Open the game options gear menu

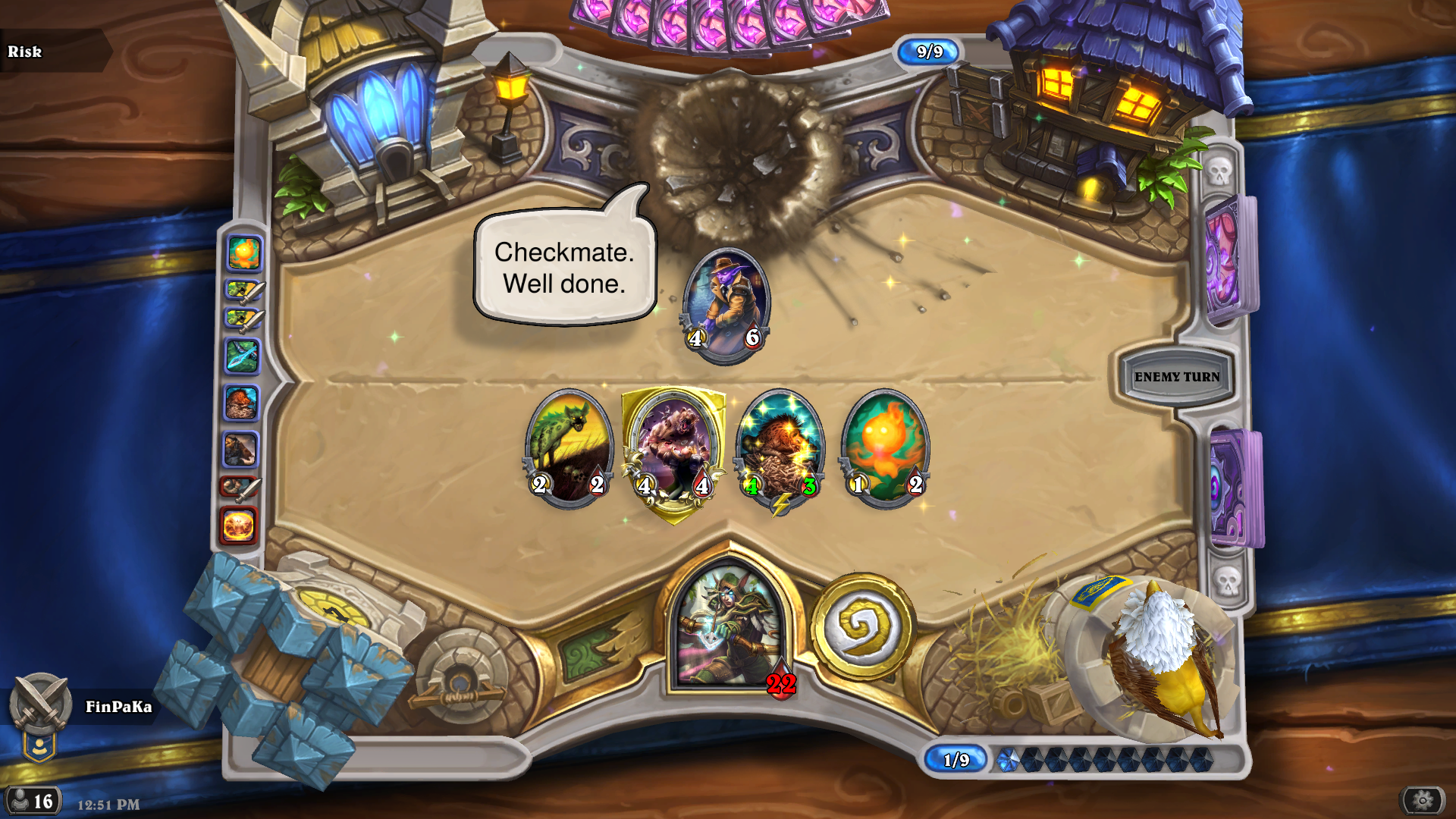tap(1422, 800)
